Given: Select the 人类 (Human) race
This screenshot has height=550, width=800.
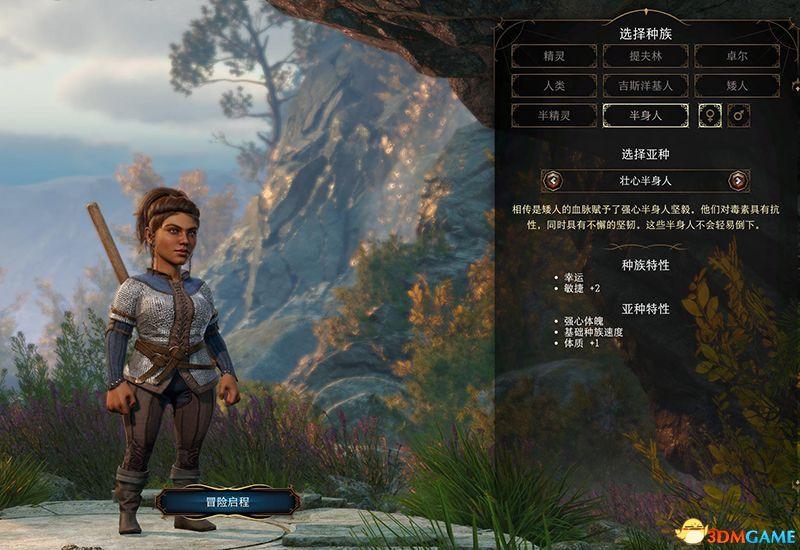Looking at the screenshot, I should [x=555, y=86].
